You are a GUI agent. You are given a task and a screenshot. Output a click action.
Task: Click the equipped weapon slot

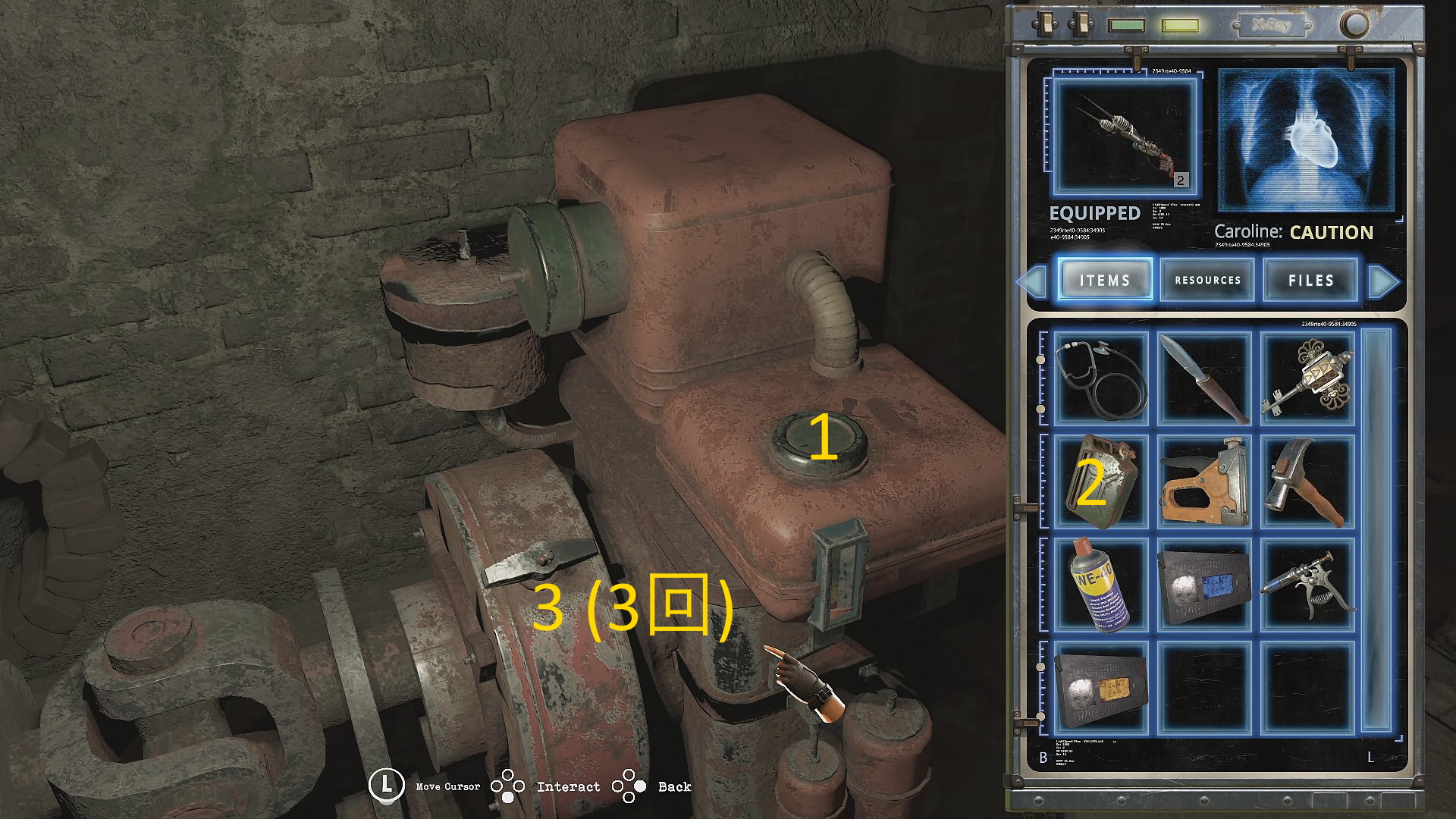[x=1125, y=138]
